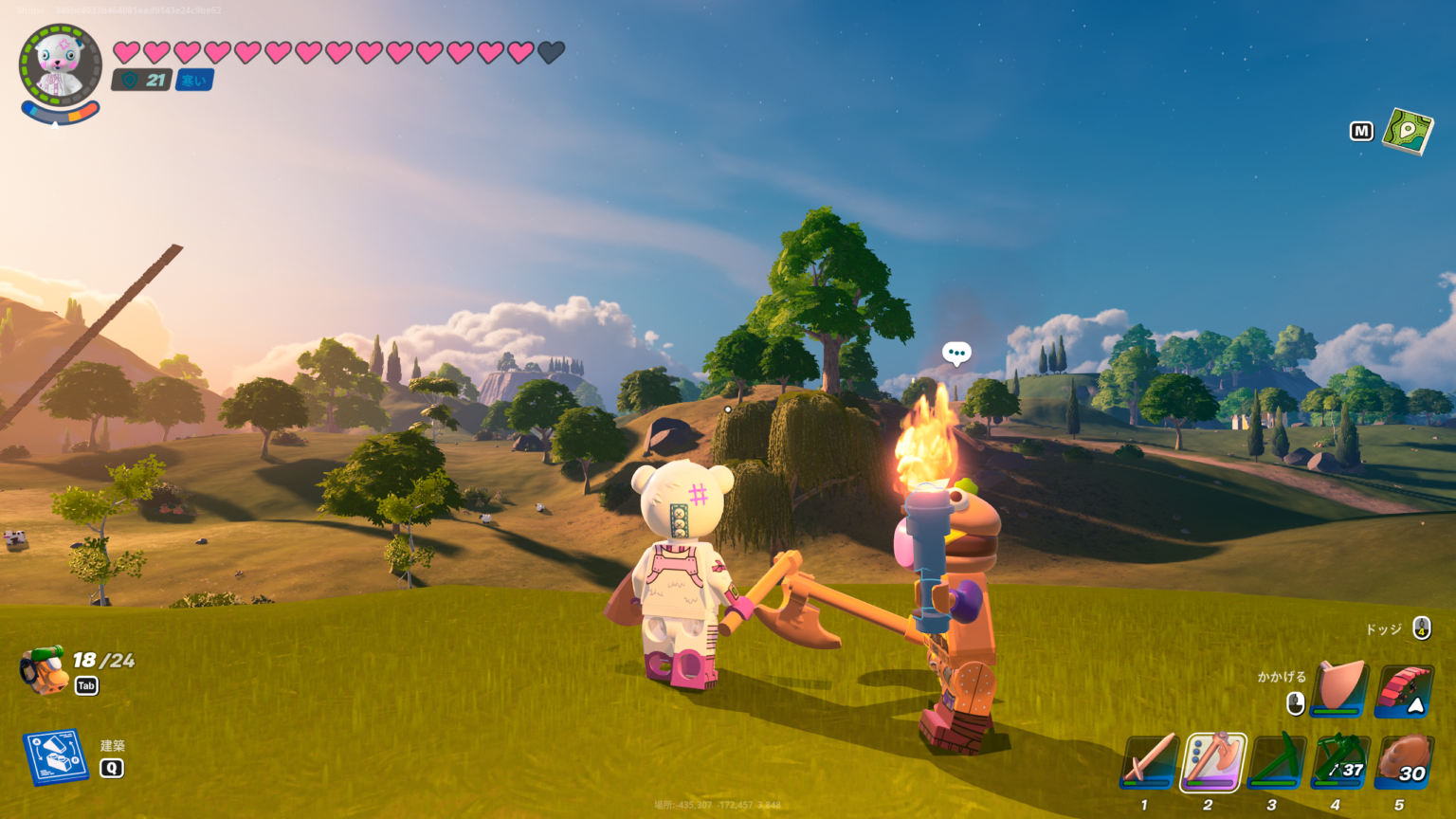Open the backpack inventory icon

44,670
